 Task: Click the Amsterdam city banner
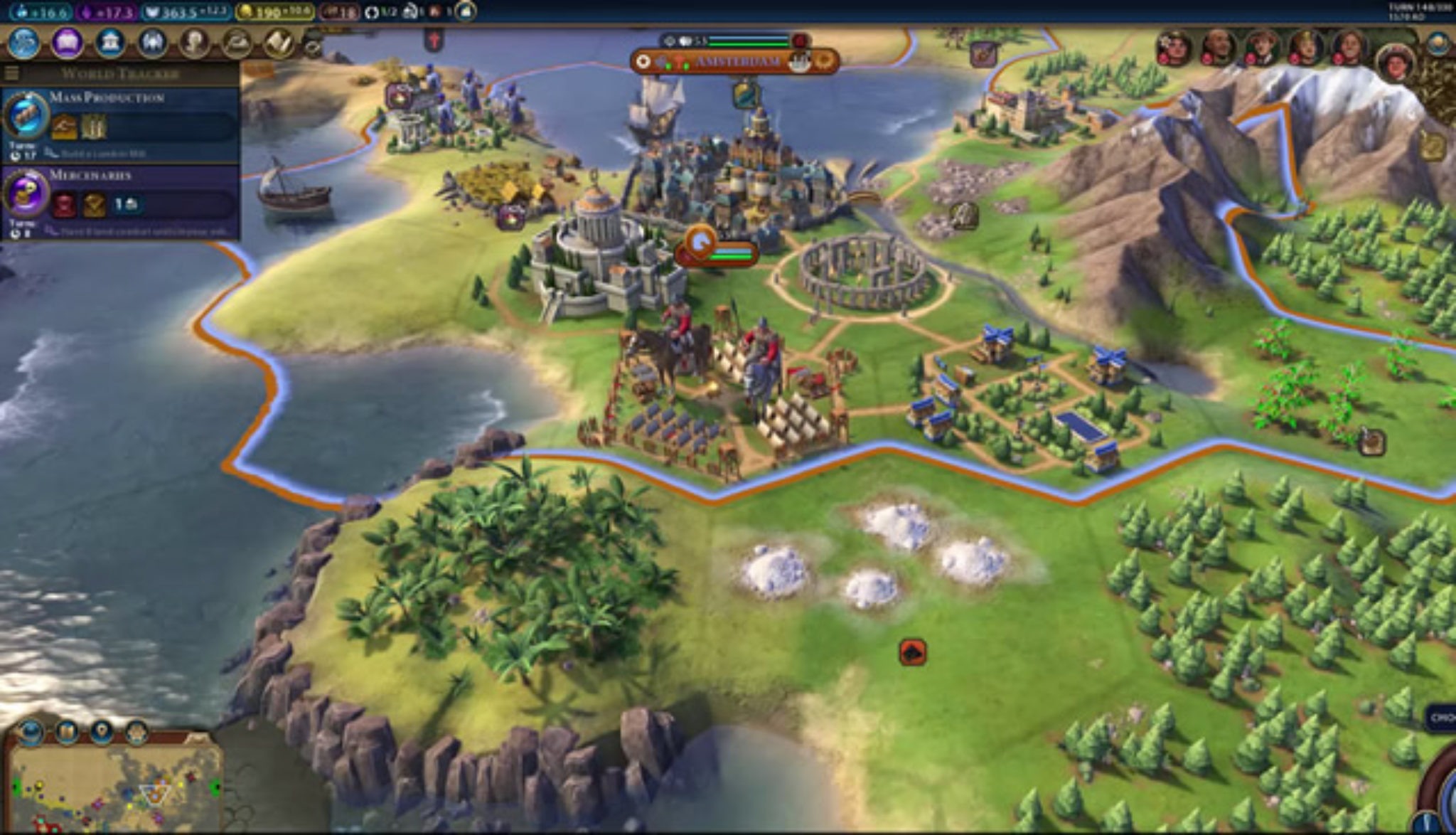pyautogui.click(x=735, y=62)
